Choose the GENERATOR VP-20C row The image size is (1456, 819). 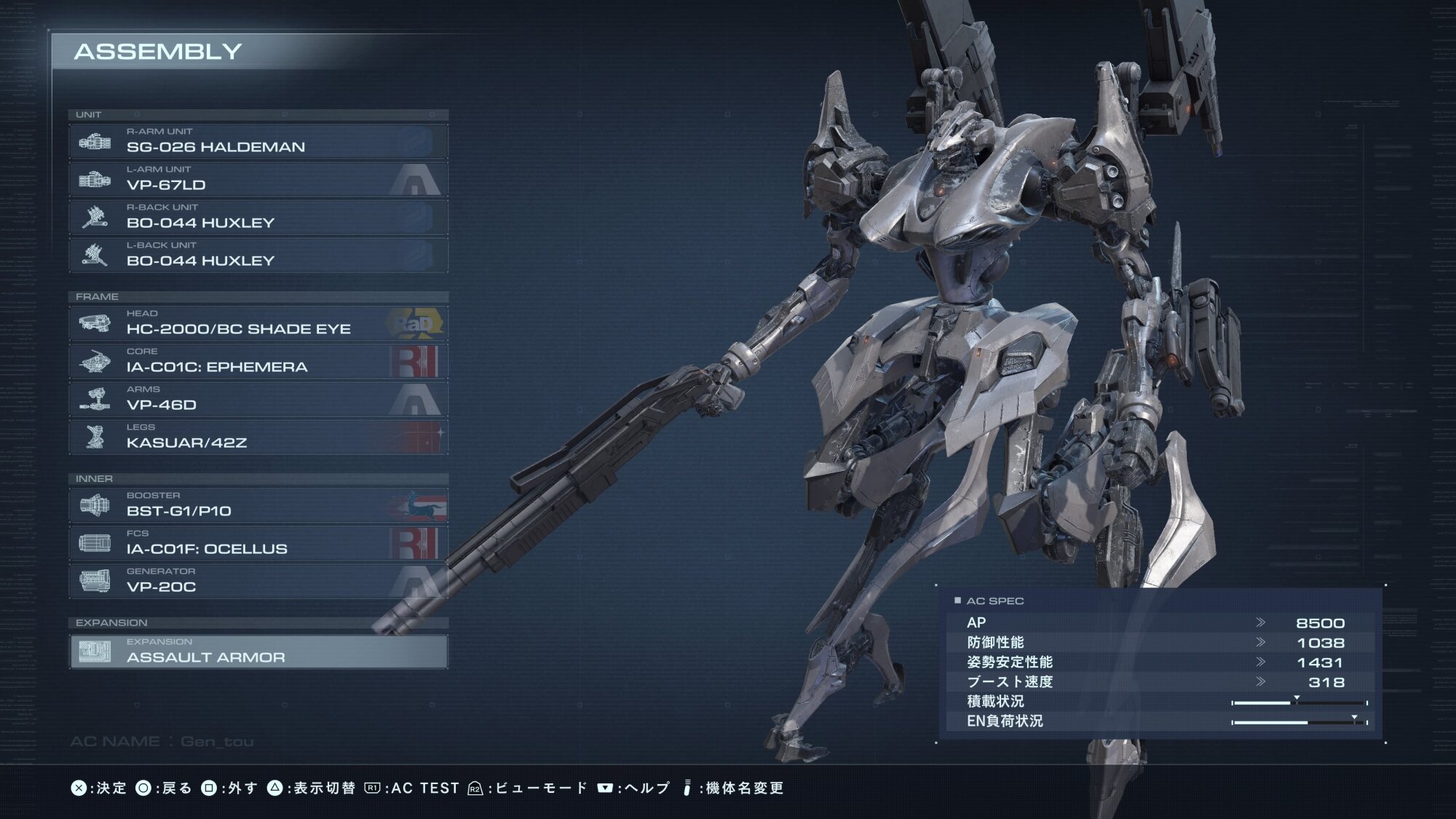point(258,581)
